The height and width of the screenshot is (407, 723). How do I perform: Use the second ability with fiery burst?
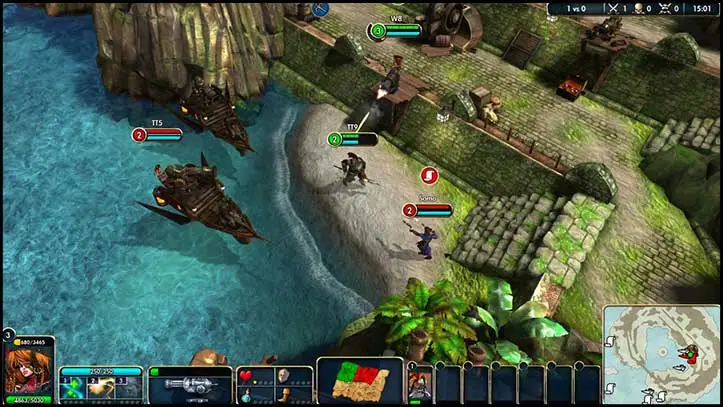[100, 387]
